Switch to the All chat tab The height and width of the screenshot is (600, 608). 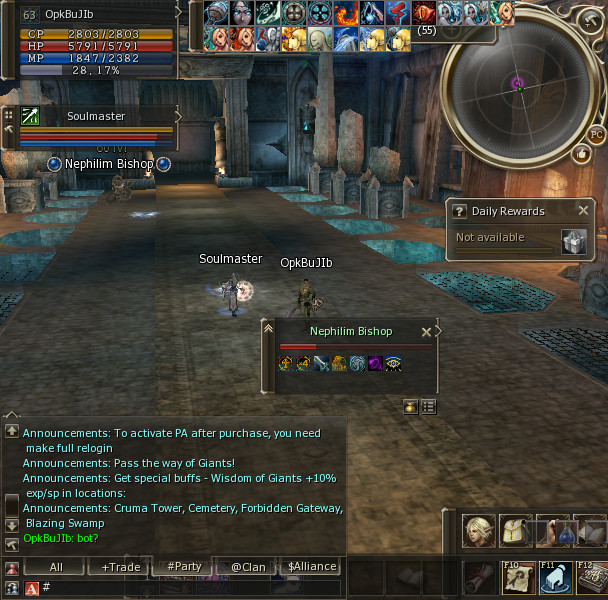tap(56, 567)
